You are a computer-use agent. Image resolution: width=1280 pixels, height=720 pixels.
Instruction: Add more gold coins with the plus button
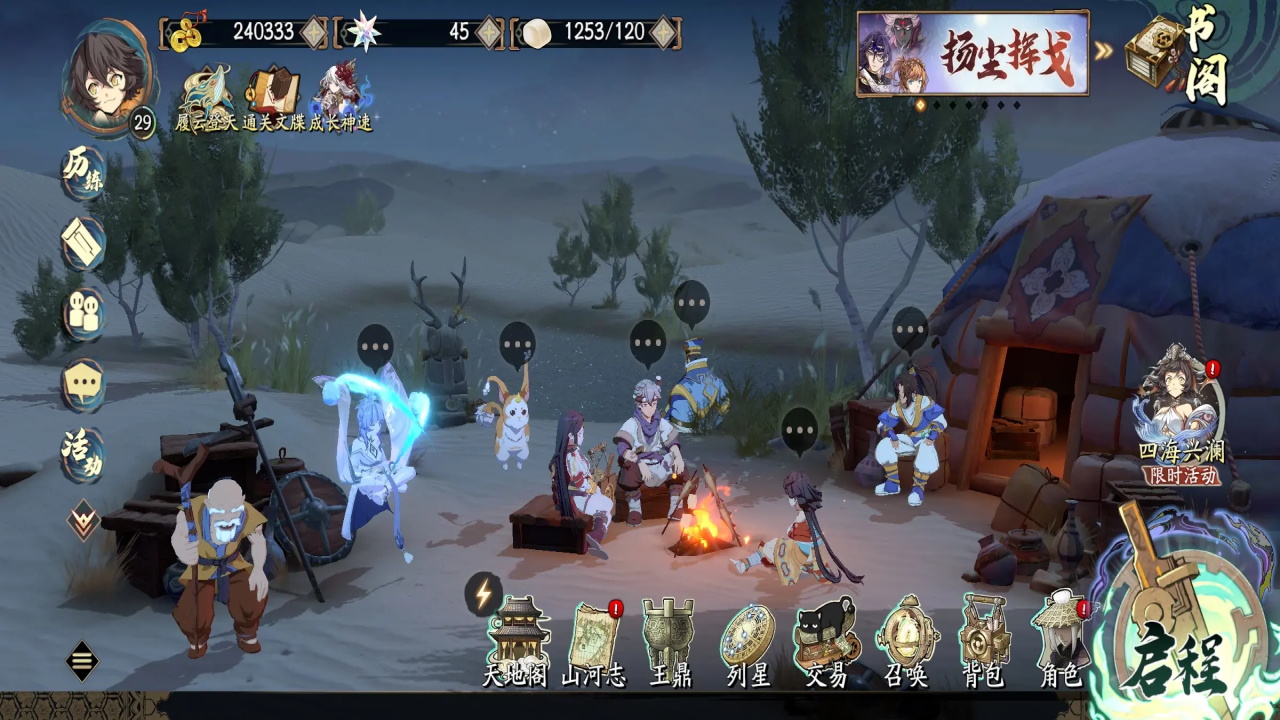point(314,32)
